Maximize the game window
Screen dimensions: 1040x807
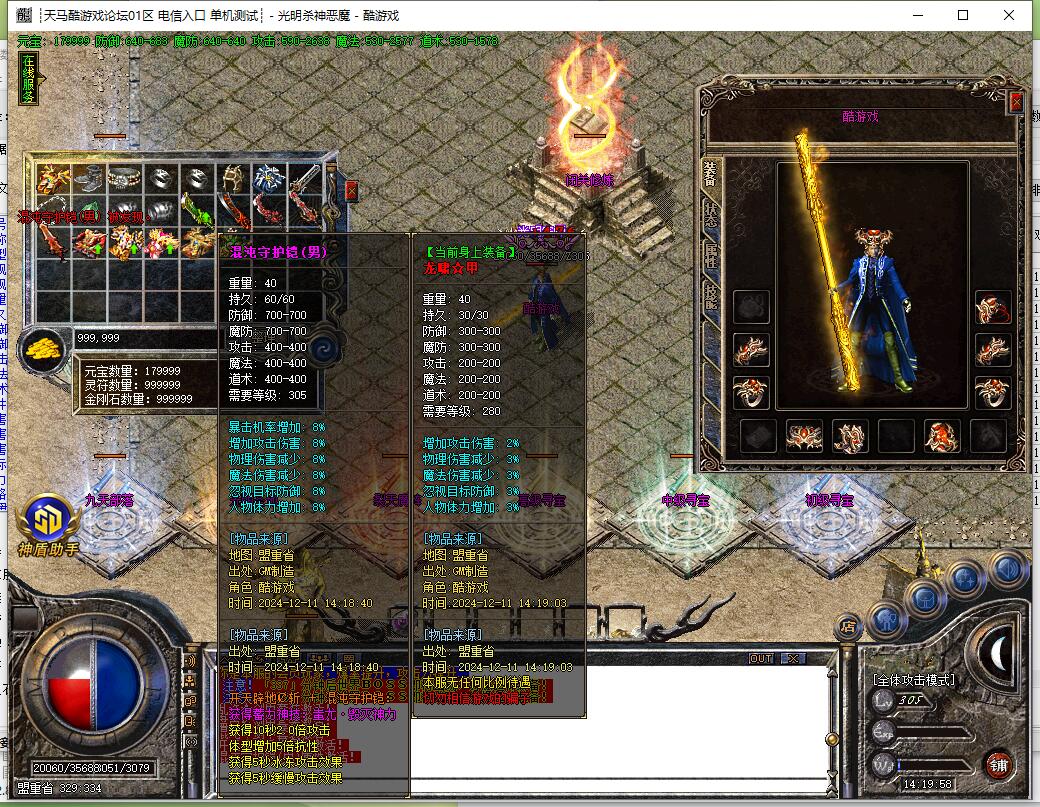pyautogui.click(x=963, y=15)
